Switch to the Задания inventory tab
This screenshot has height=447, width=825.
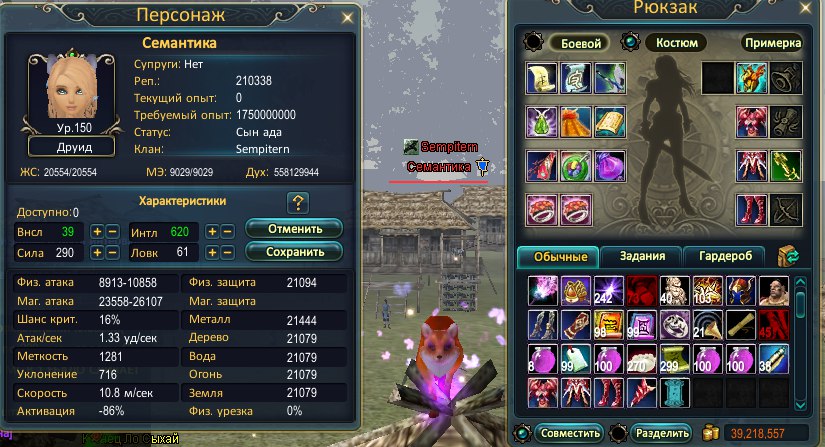642,256
